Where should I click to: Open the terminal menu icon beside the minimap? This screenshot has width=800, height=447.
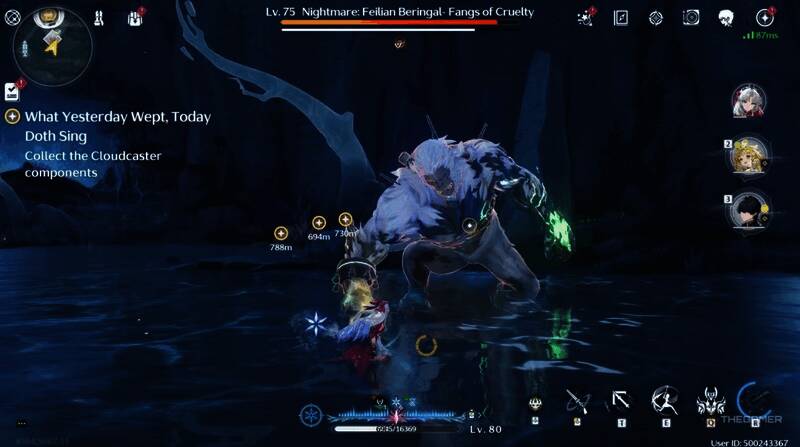click(x=13, y=17)
